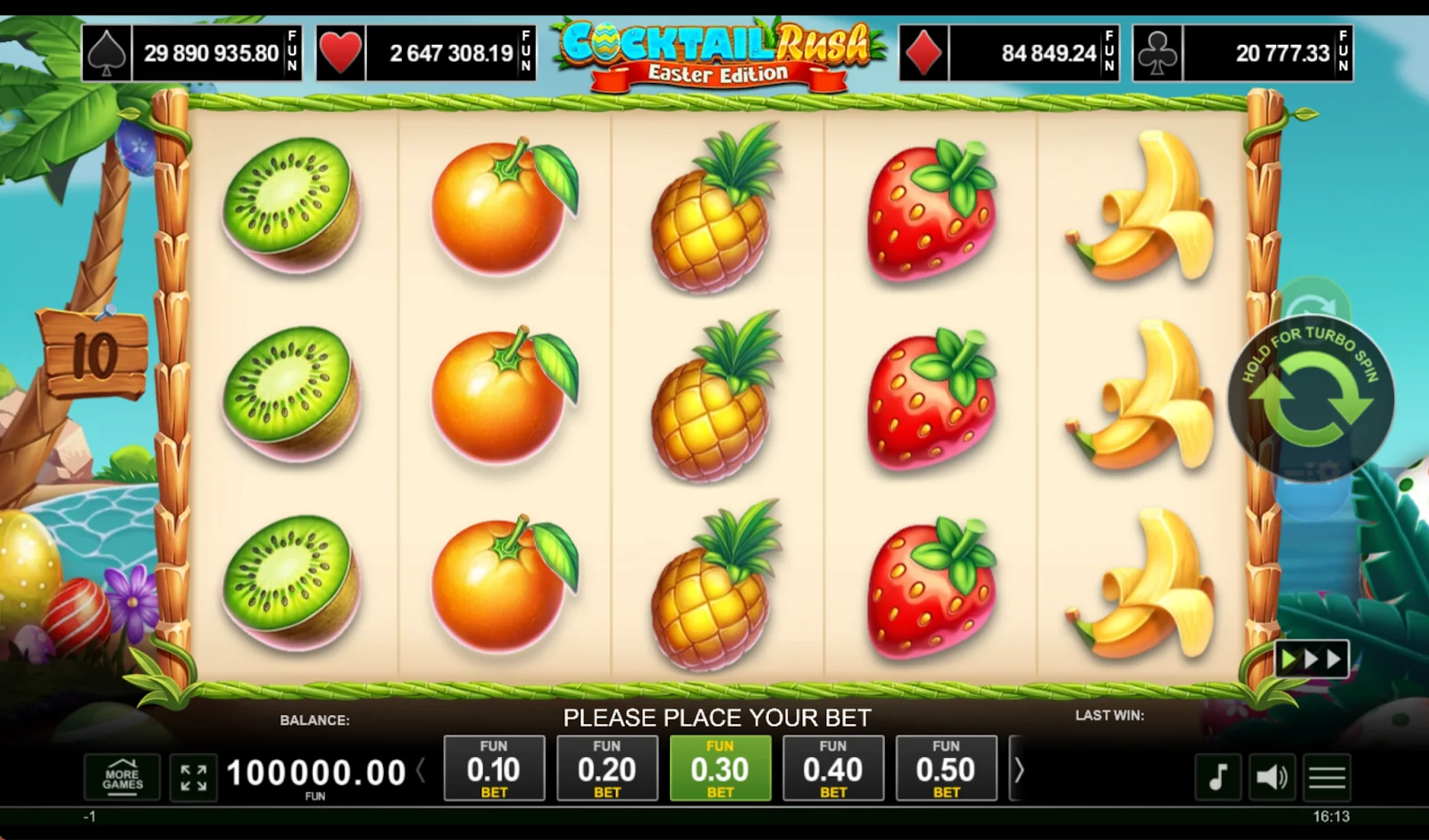View the club jackpot panel
The width and height of the screenshot is (1429, 840).
(1242, 54)
